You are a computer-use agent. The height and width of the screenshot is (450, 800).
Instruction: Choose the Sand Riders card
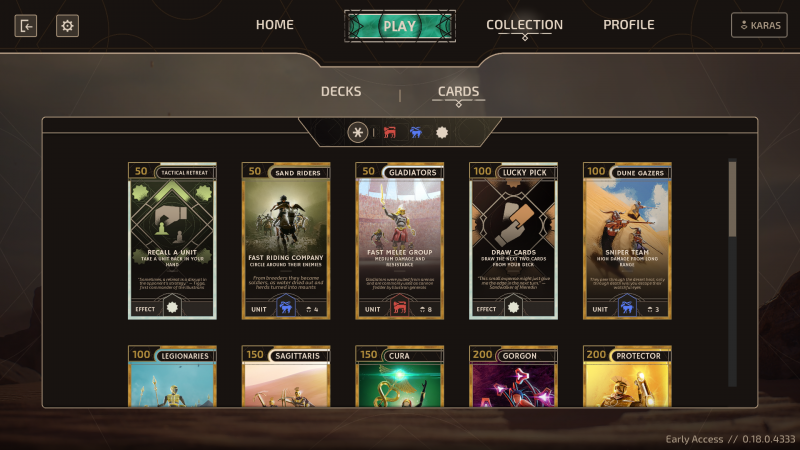click(x=286, y=240)
